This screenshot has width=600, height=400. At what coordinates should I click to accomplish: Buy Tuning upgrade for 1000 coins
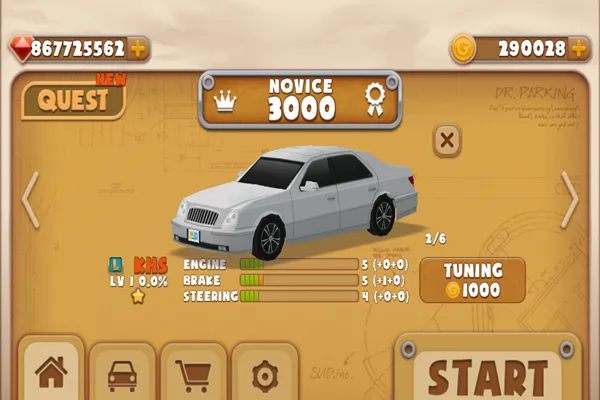471,280
